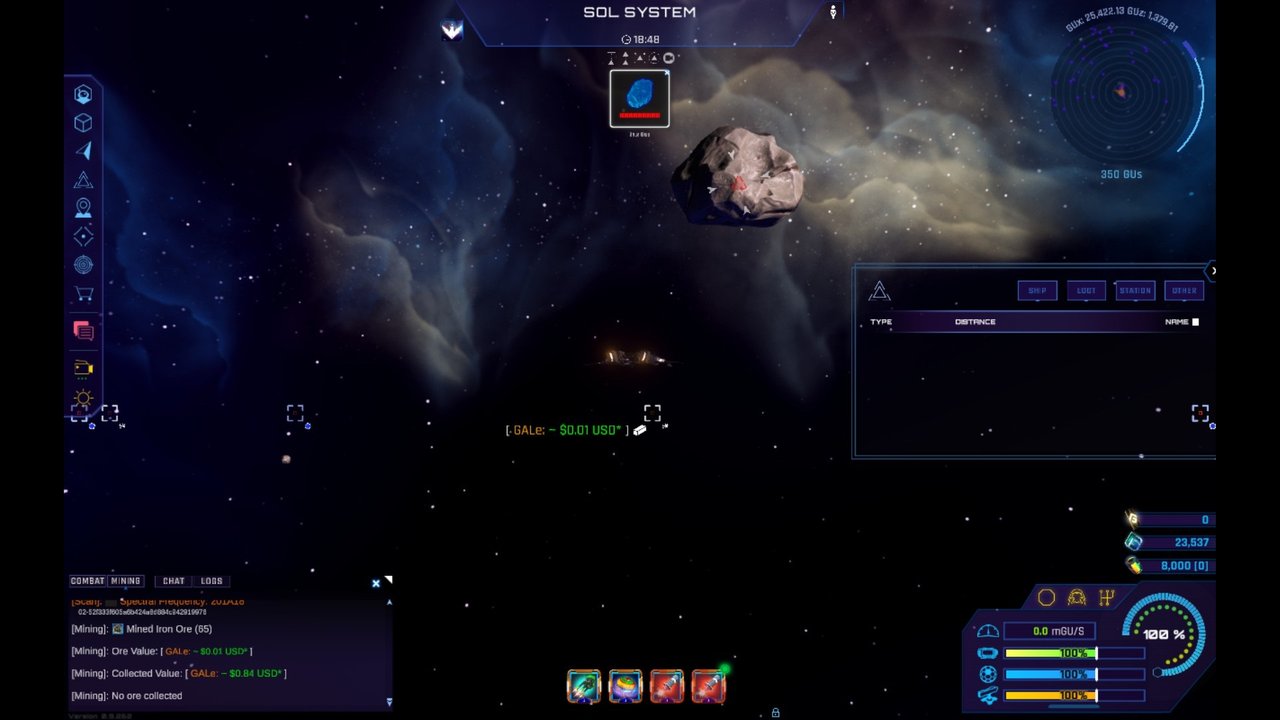Click the LOOT filter button
Viewport: 1280px width, 720px height.
coord(1086,290)
